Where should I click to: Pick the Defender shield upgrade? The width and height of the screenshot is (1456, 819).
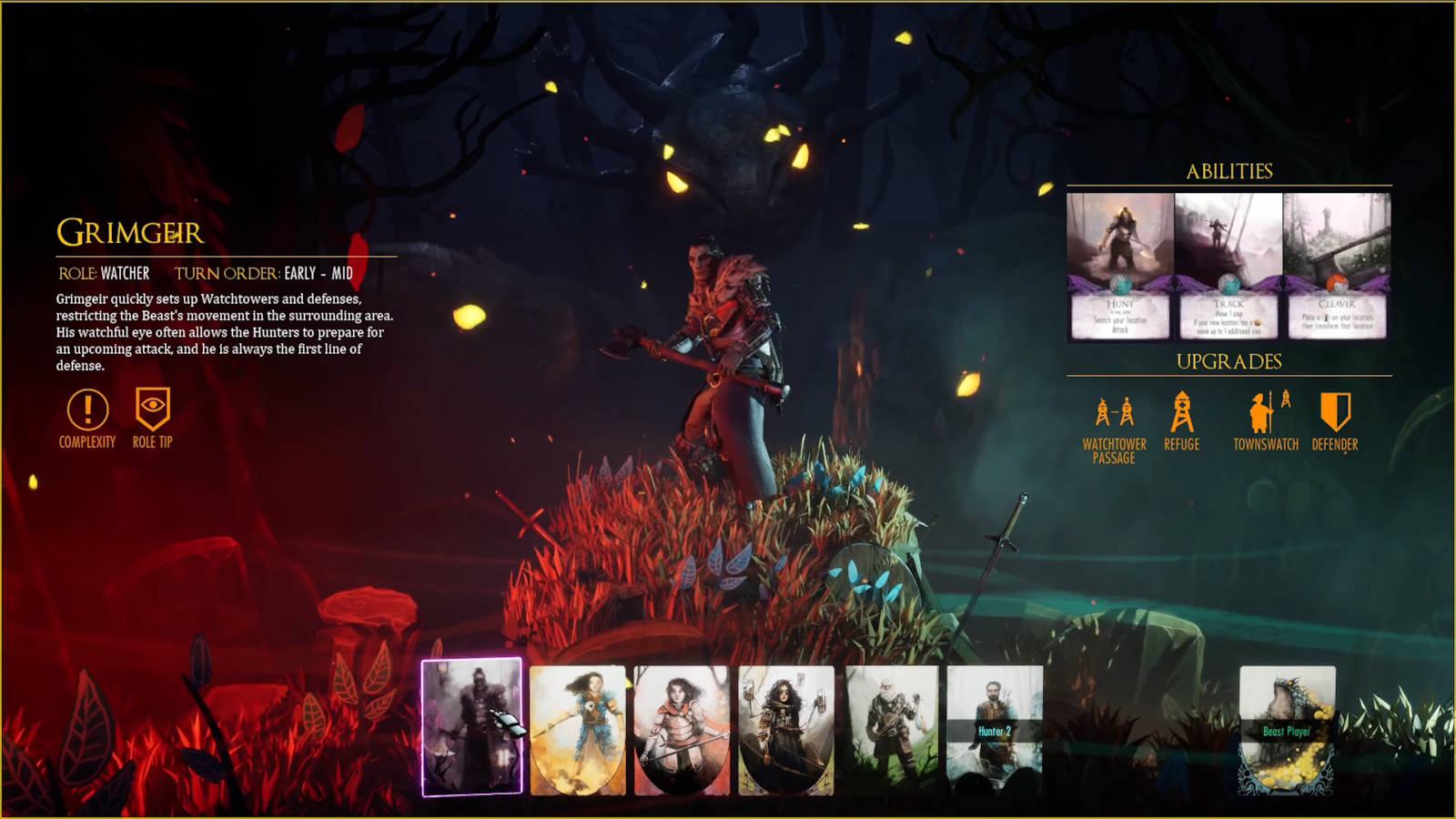1335,412
